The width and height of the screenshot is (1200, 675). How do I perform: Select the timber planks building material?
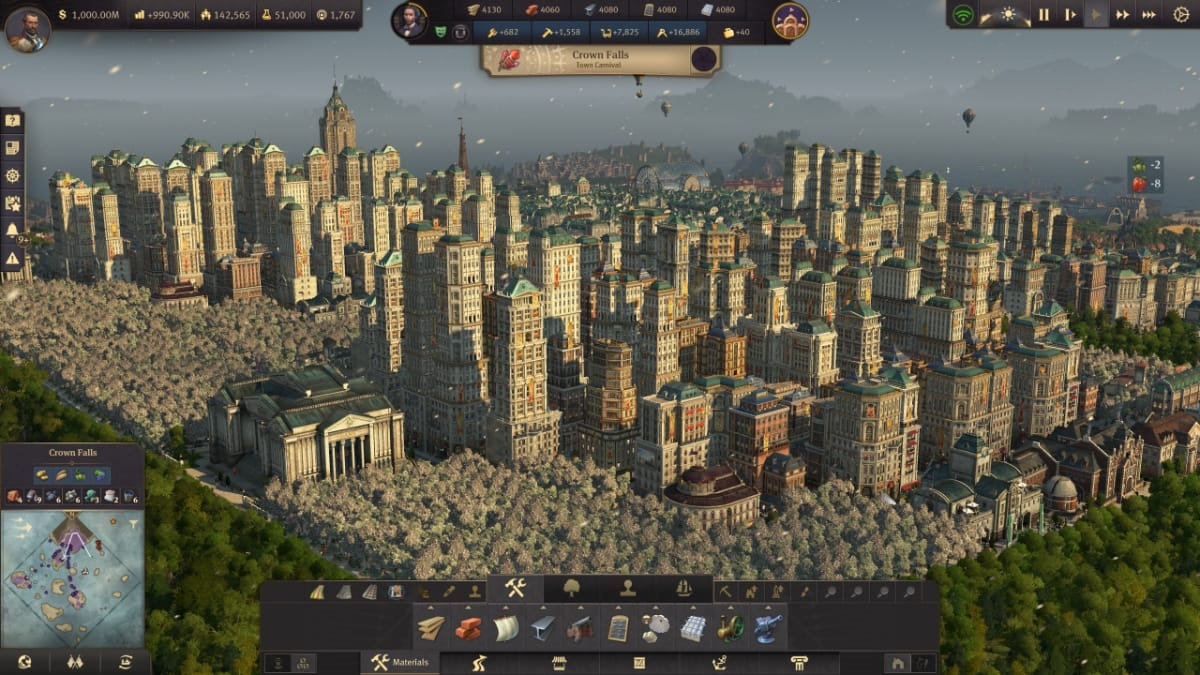(431, 628)
